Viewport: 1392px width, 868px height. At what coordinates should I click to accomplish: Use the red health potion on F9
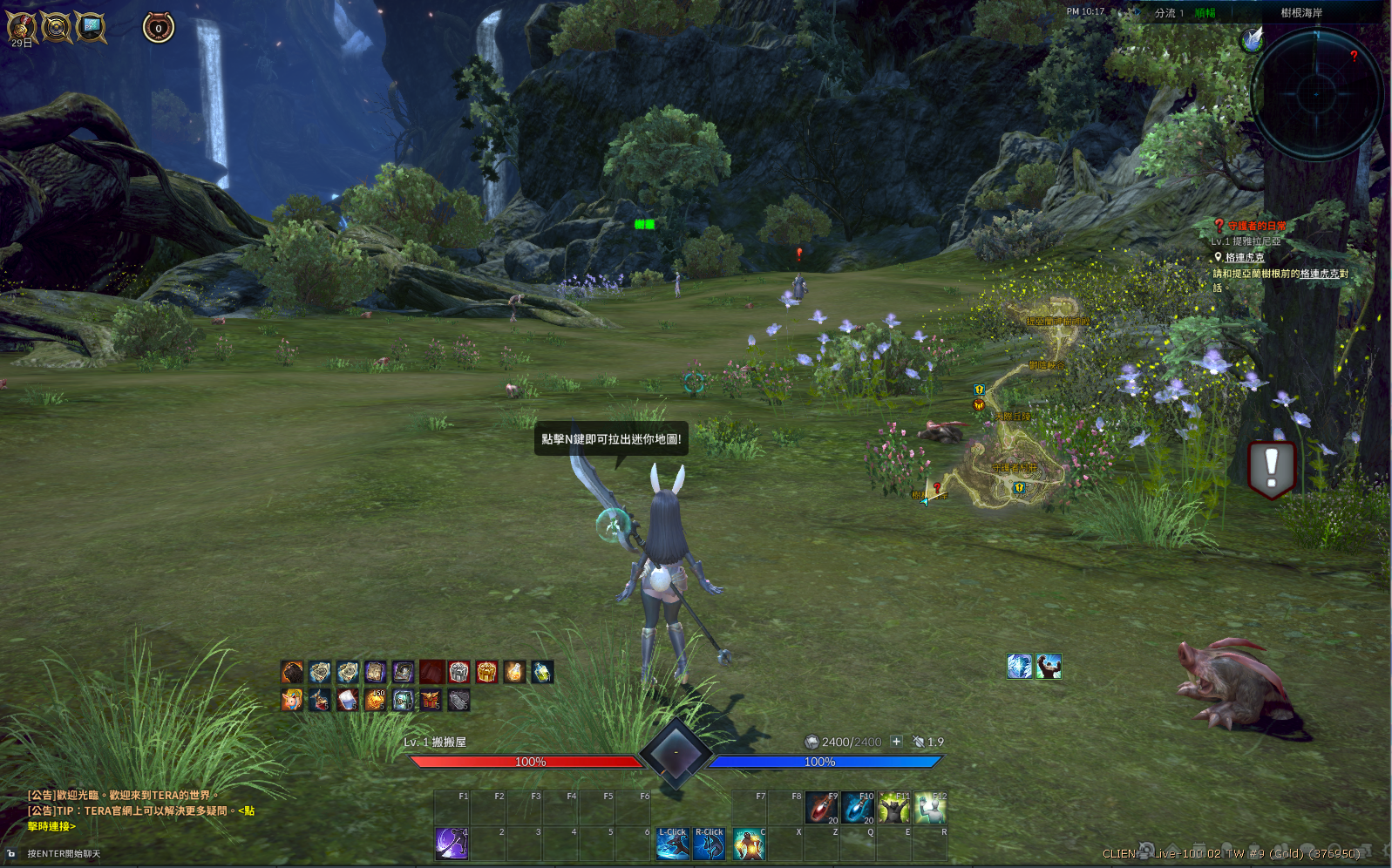coord(821,808)
